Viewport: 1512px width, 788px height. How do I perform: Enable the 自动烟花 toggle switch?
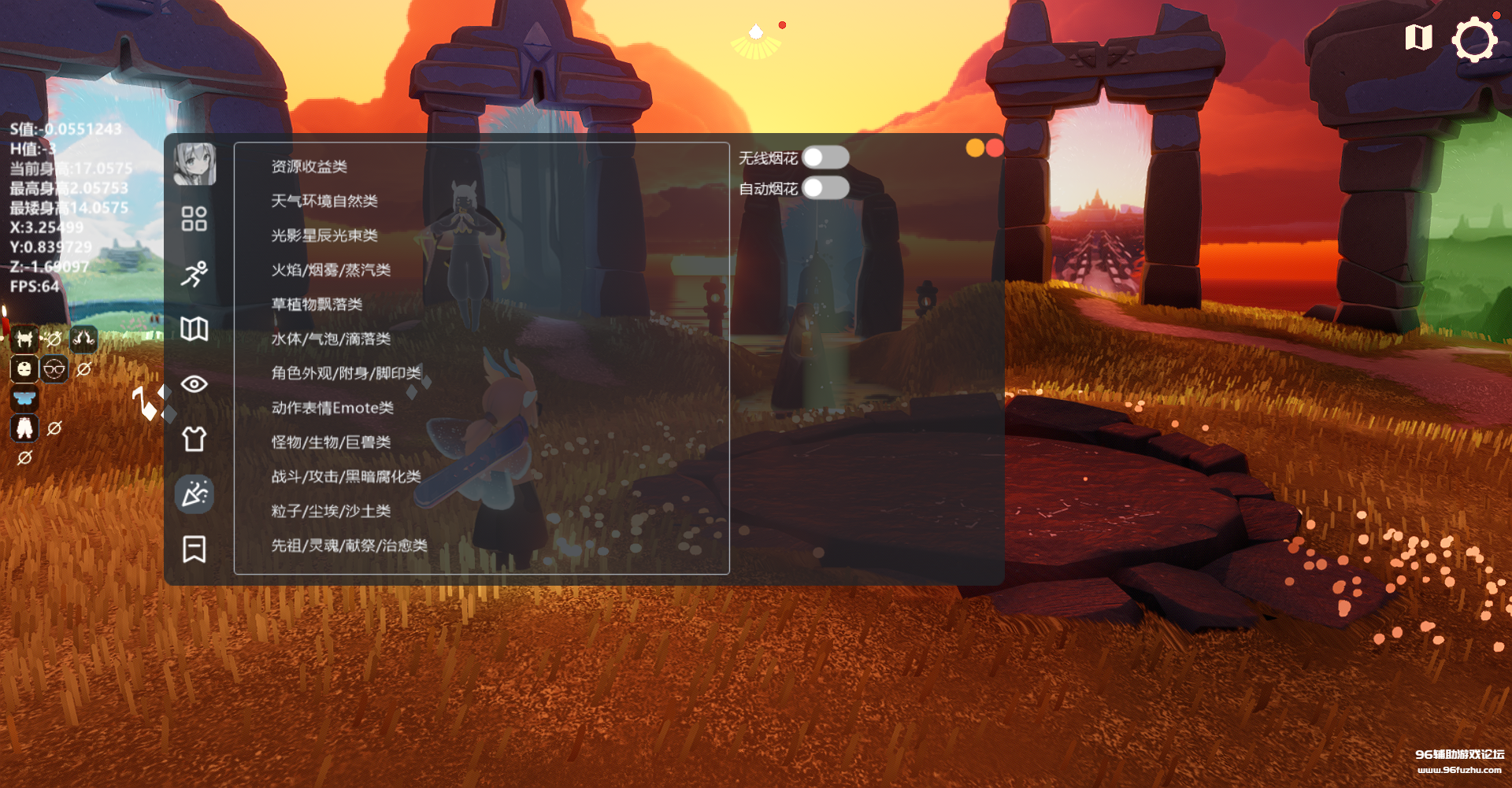828,189
